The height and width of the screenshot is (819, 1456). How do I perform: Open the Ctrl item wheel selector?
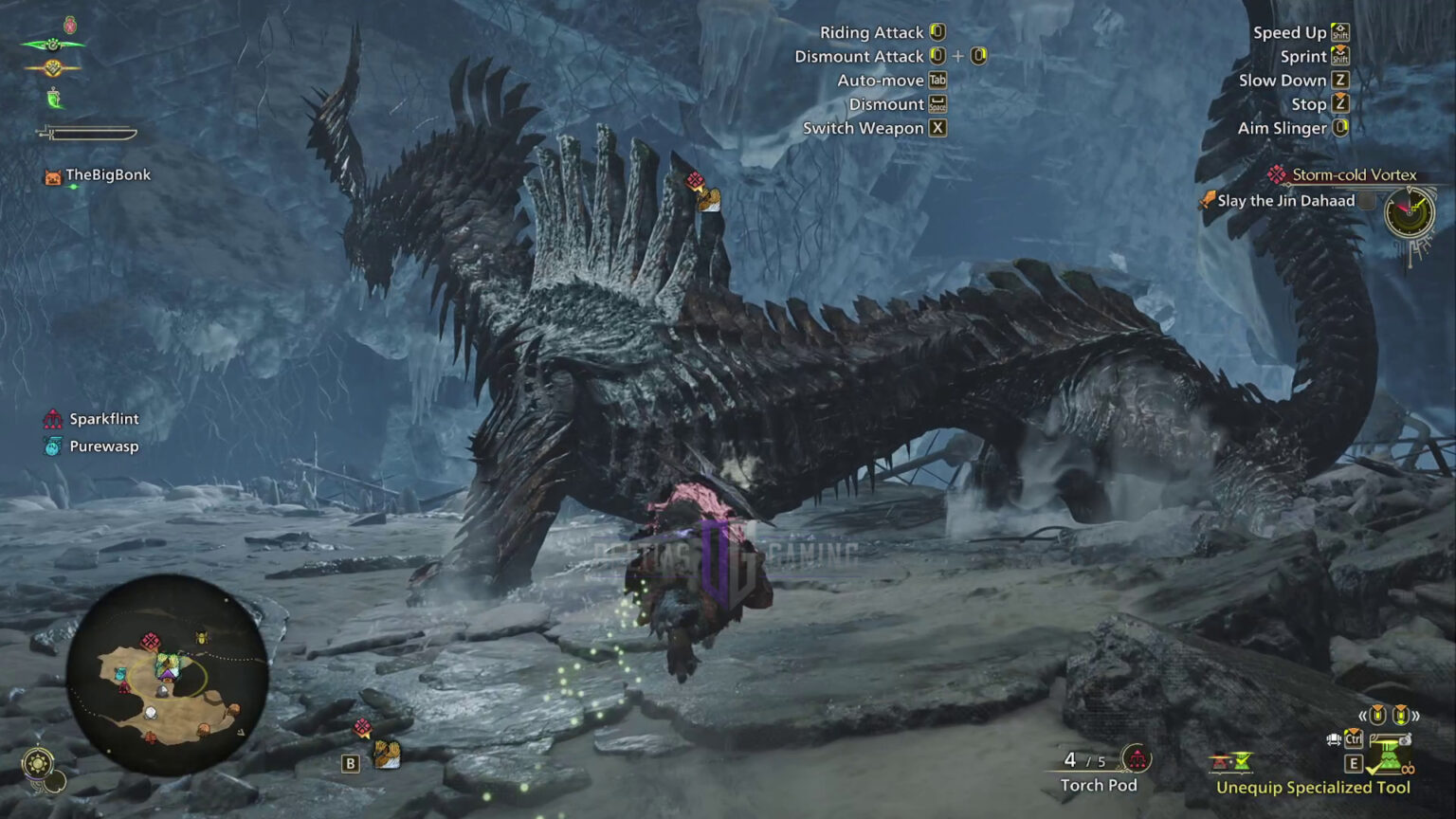(1353, 739)
